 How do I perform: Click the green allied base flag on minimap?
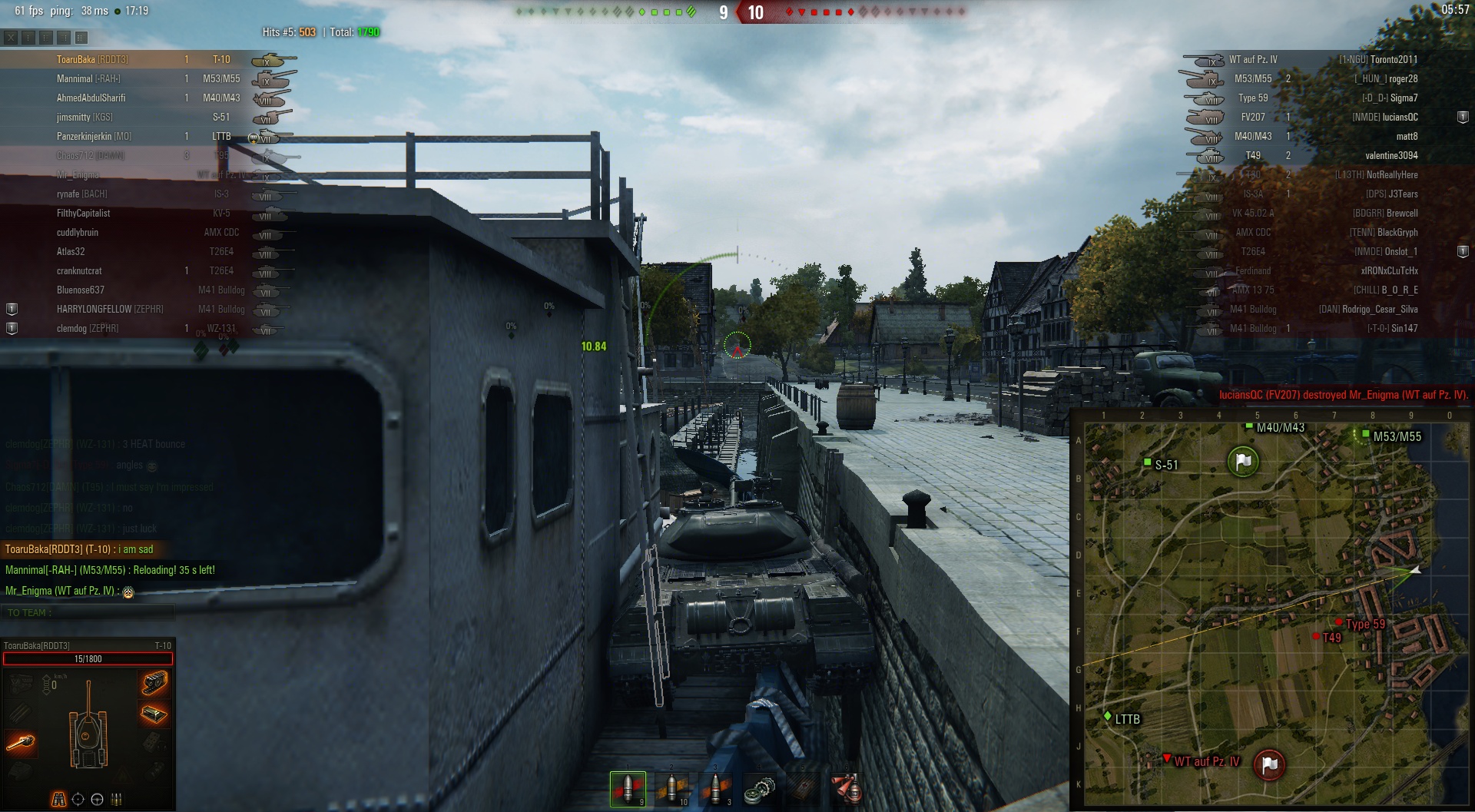pyautogui.click(x=1243, y=461)
